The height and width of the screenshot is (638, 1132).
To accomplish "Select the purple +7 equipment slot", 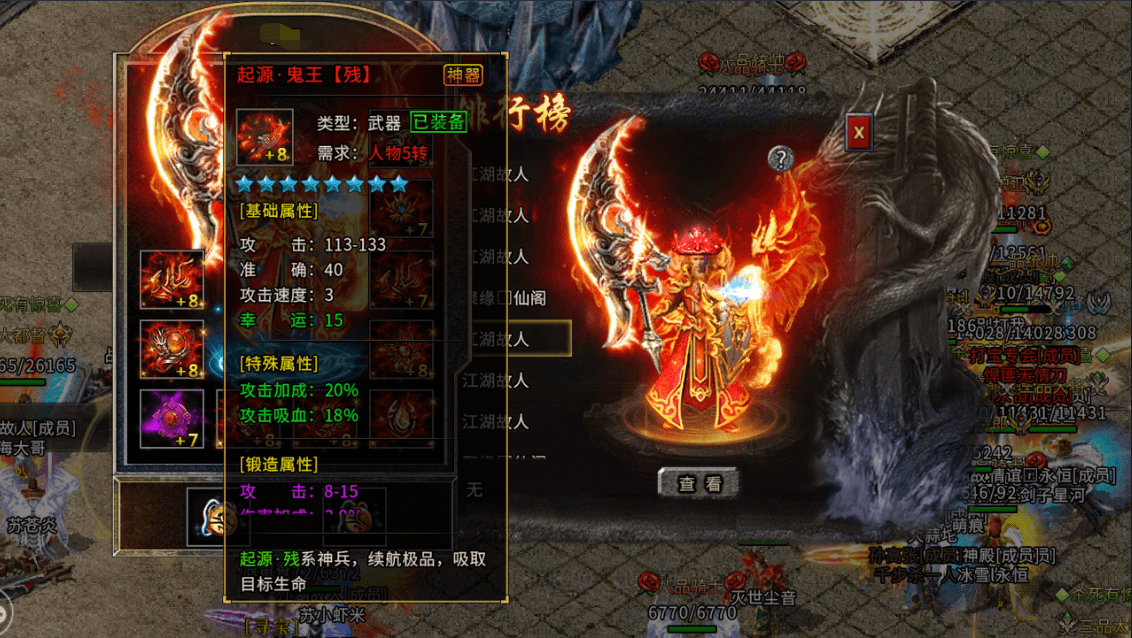I will 172,418.
